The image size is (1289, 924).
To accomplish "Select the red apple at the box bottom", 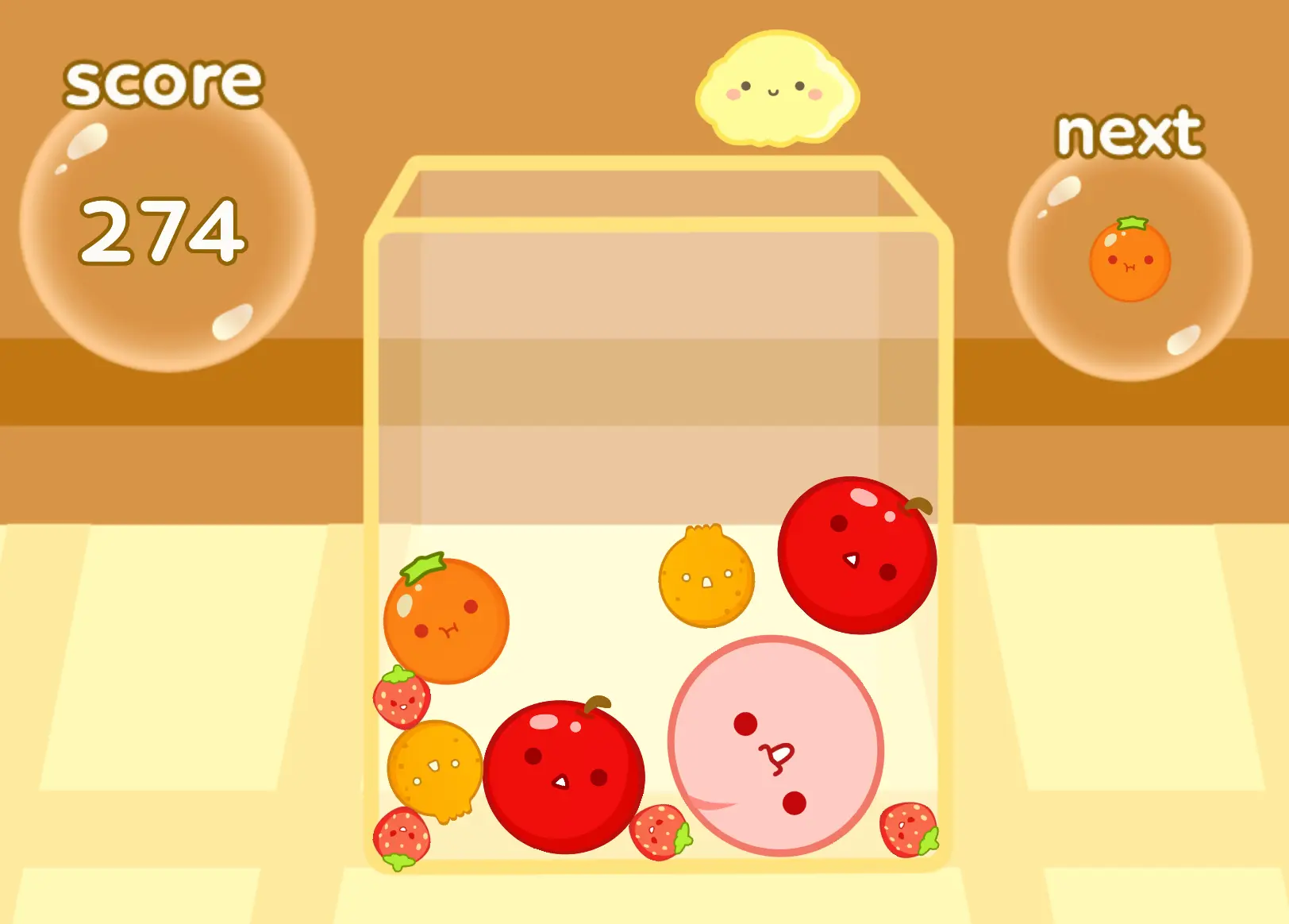I will tap(564, 778).
